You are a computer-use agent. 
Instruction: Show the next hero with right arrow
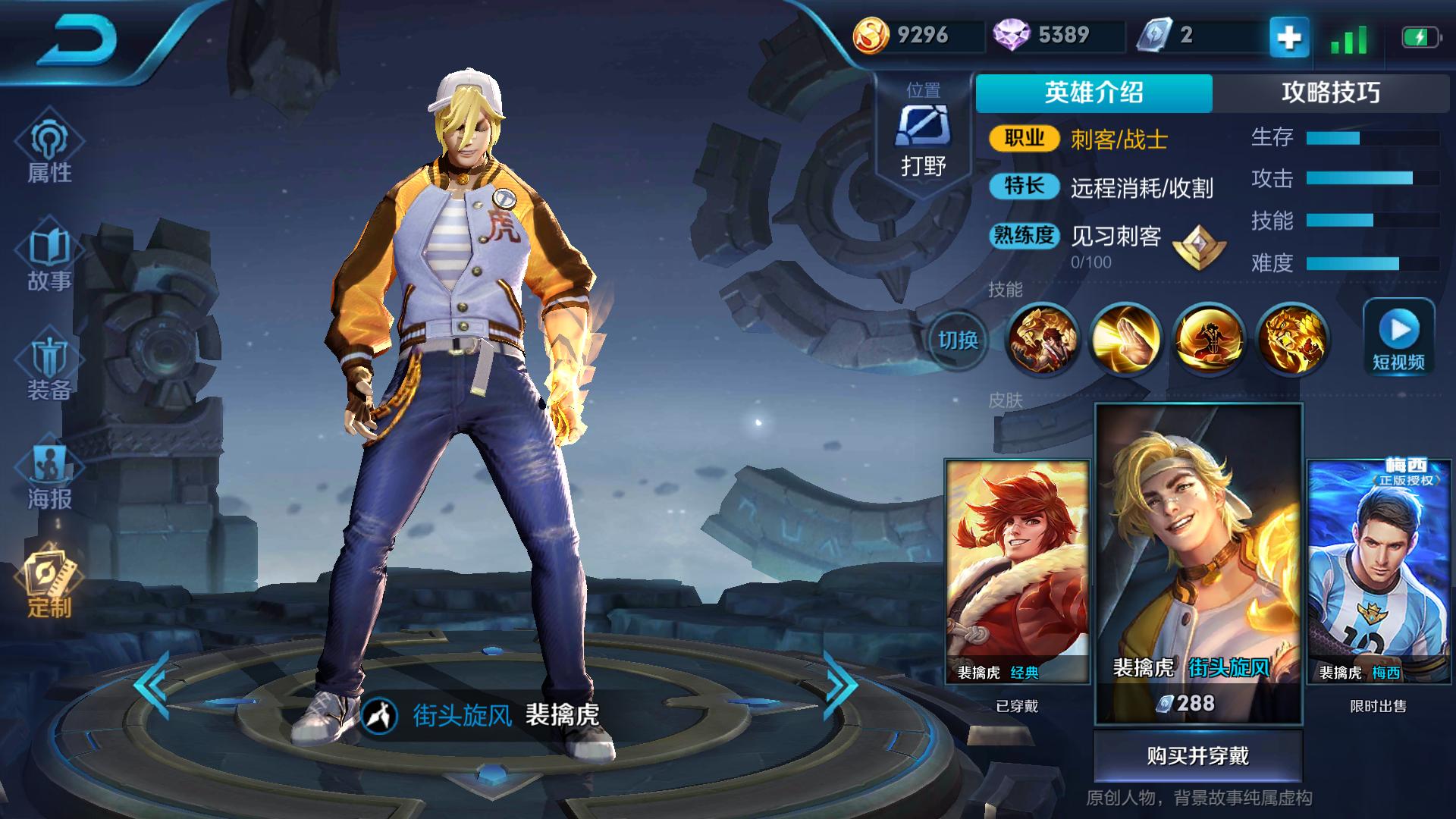click(839, 685)
